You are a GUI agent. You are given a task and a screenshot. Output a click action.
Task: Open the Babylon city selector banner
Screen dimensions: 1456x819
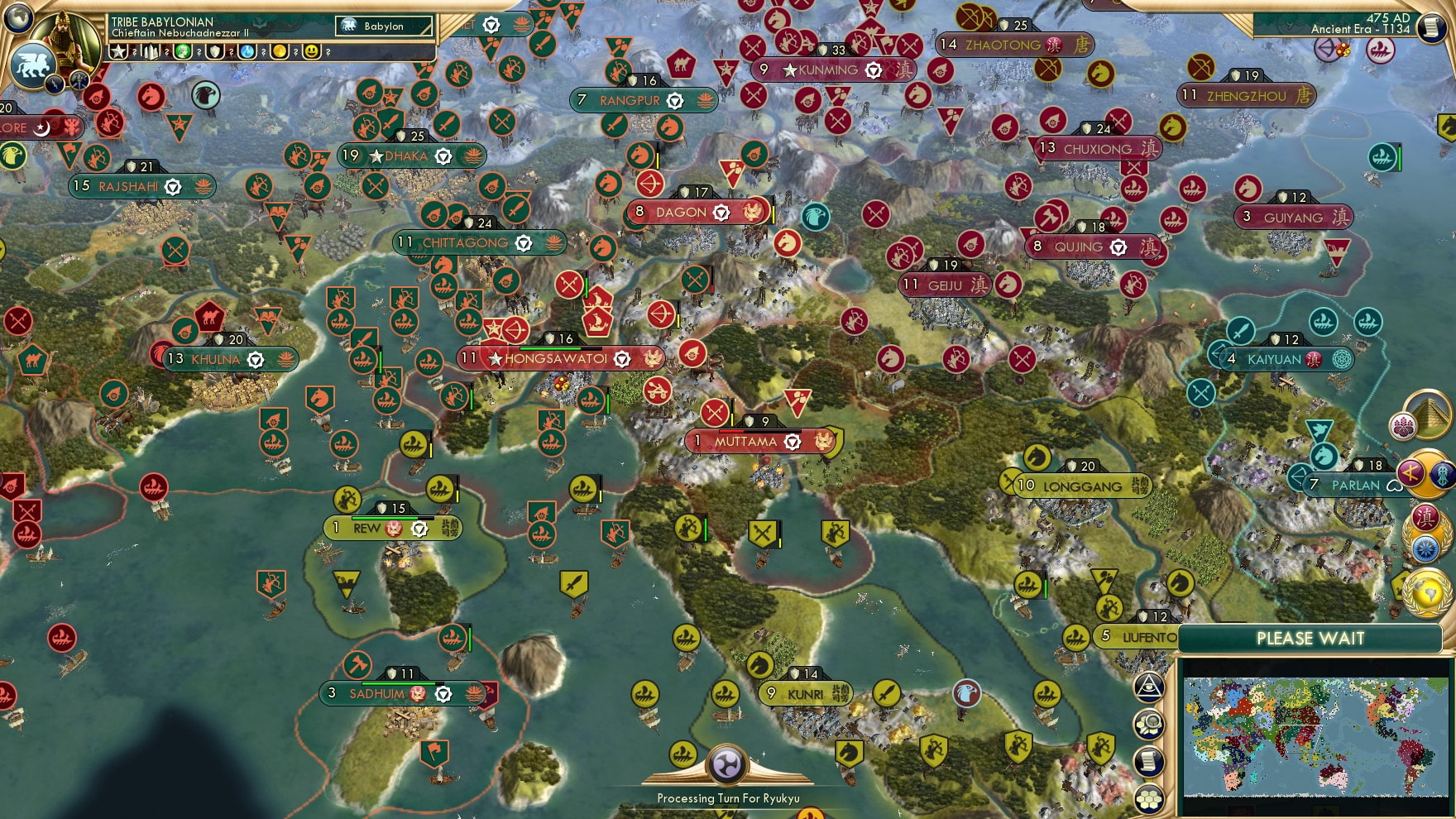pyautogui.click(x=385, y=26)
